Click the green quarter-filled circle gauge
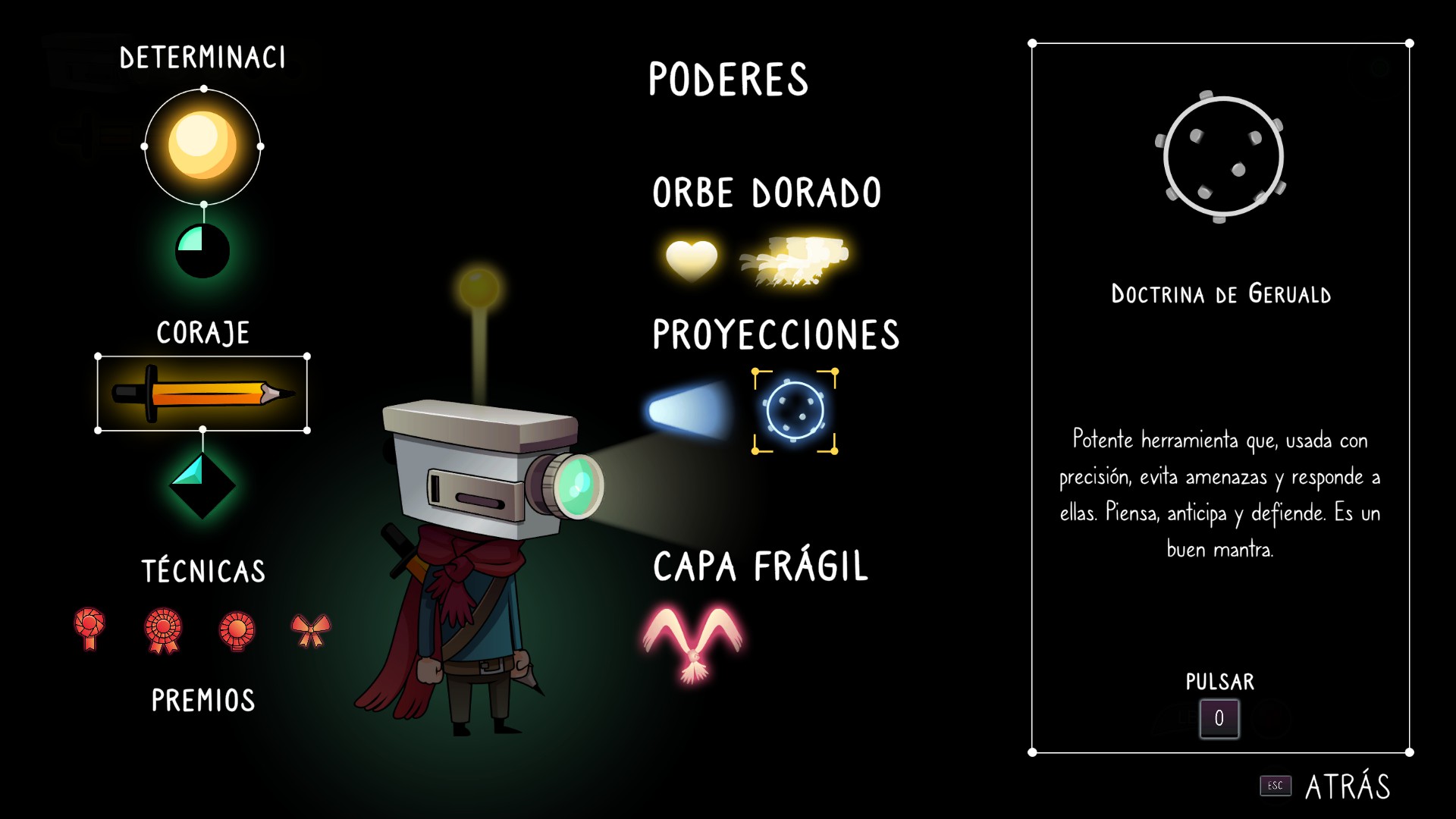 [x=202, y=250]
